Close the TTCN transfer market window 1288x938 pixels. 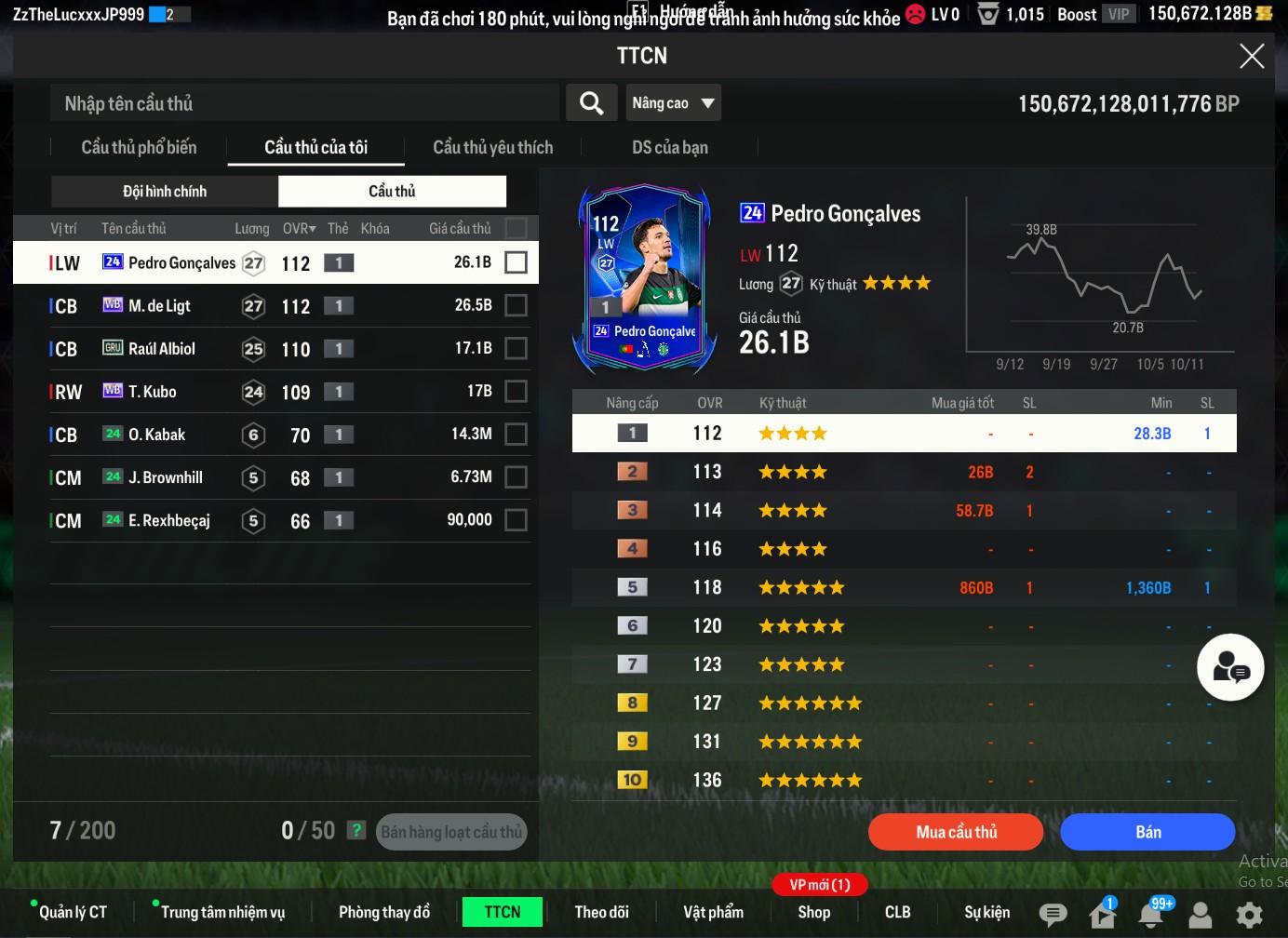tap(1252, 56)
